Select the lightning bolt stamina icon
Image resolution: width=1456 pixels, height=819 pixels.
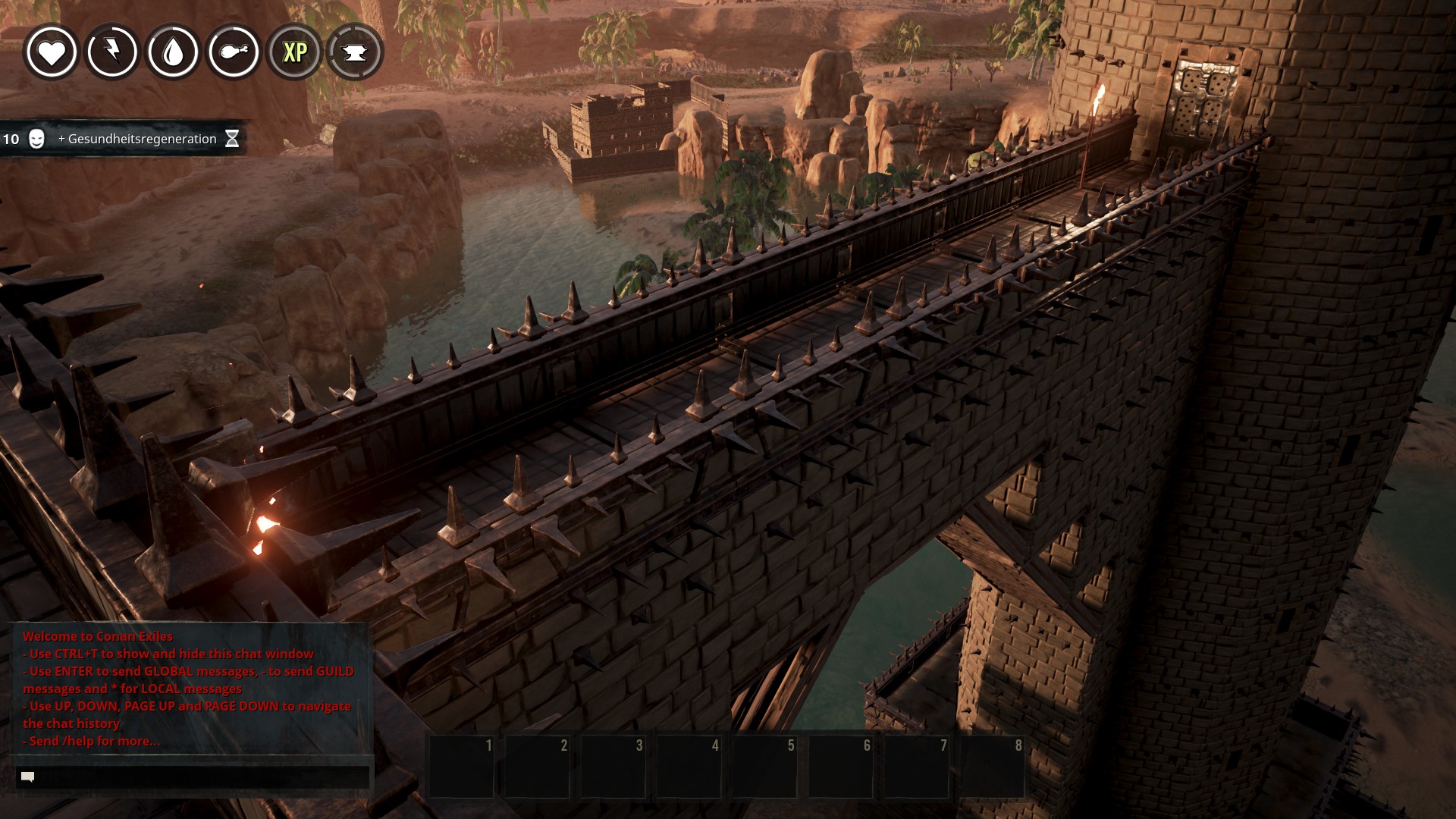(112, 52)
